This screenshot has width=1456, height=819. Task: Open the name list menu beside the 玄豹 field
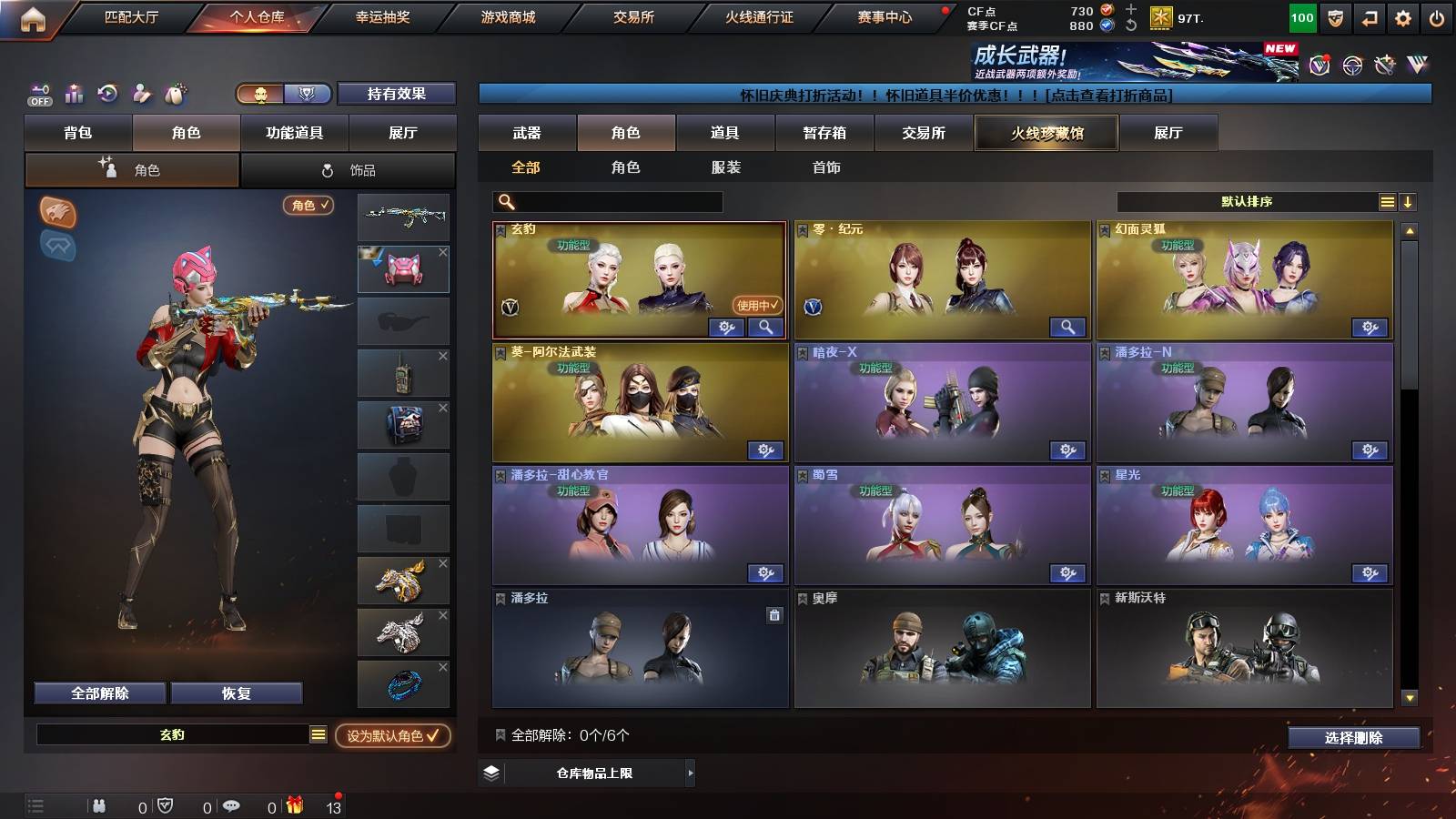pos(319,733)
